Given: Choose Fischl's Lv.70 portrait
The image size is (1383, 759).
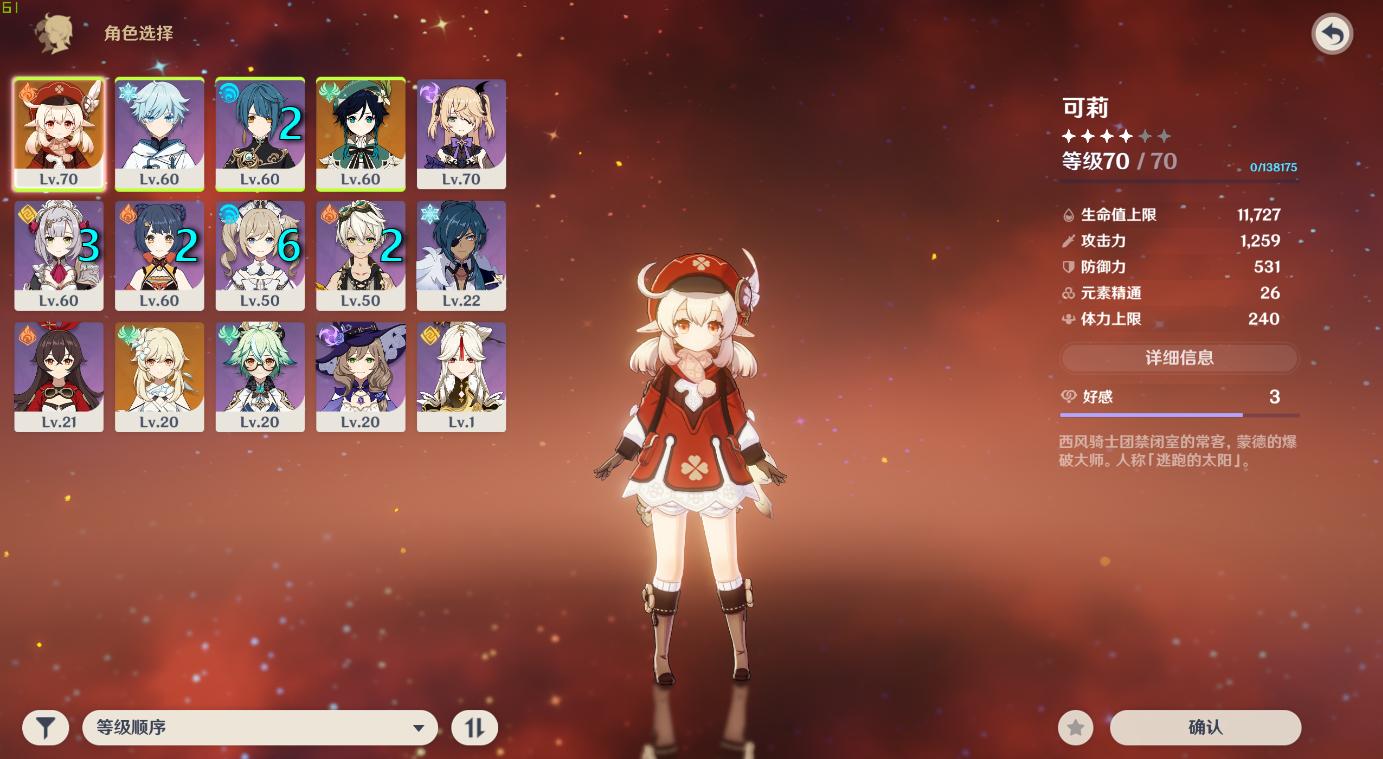Looking at the screenshot, I should pos(461,134).
